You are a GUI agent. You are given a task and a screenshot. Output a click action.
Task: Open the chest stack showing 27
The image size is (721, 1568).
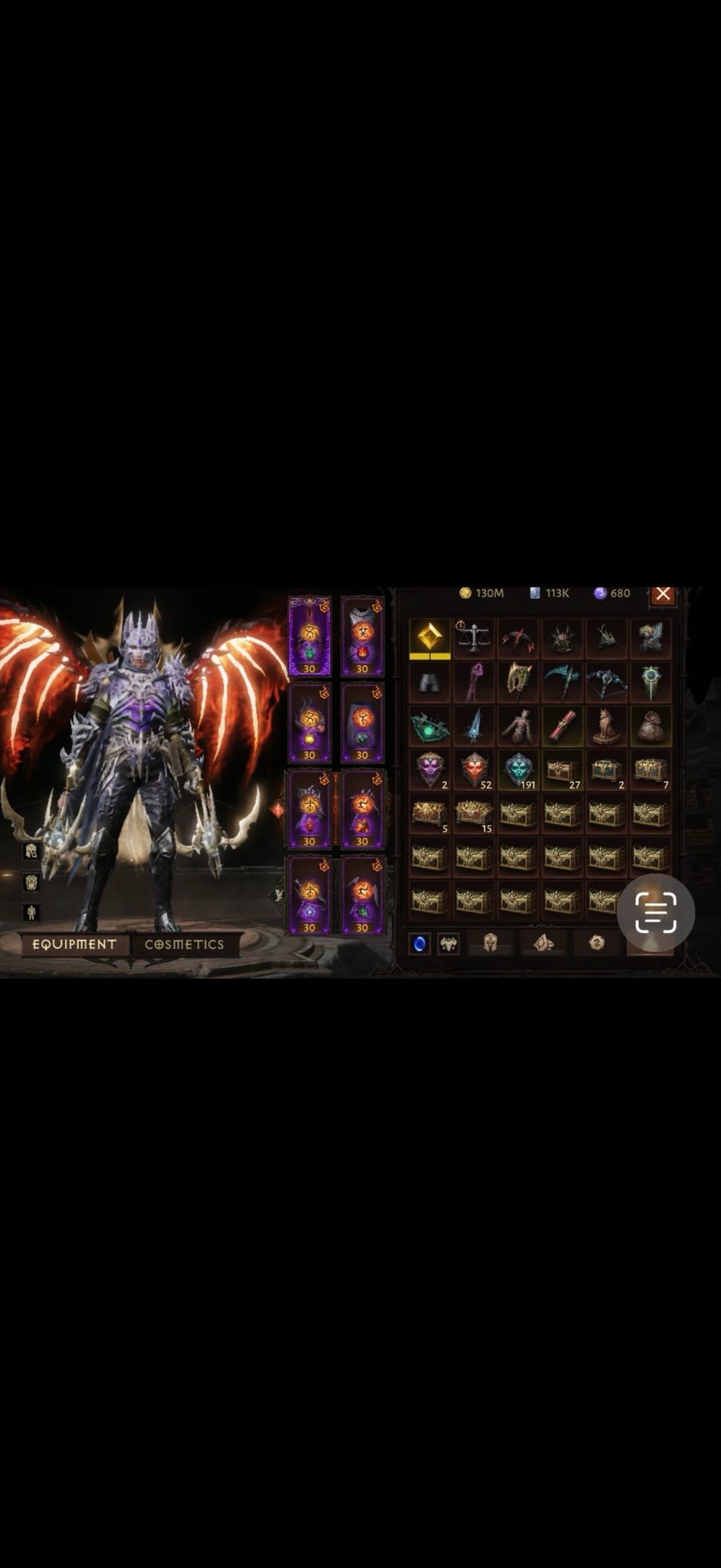pos(563,770)
